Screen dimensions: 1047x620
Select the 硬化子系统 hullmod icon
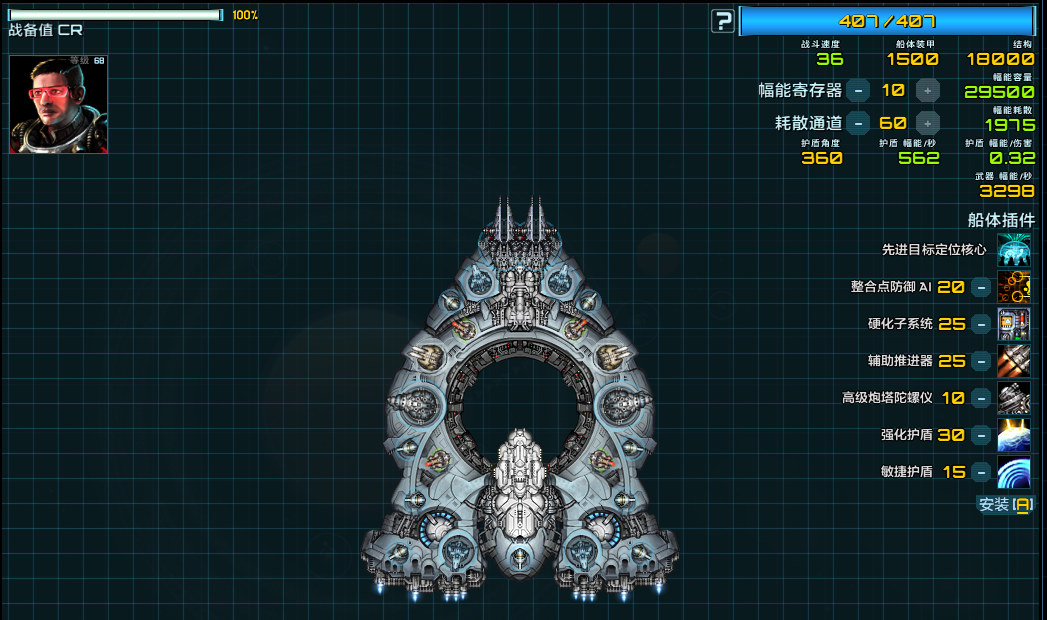point(1014,324)
